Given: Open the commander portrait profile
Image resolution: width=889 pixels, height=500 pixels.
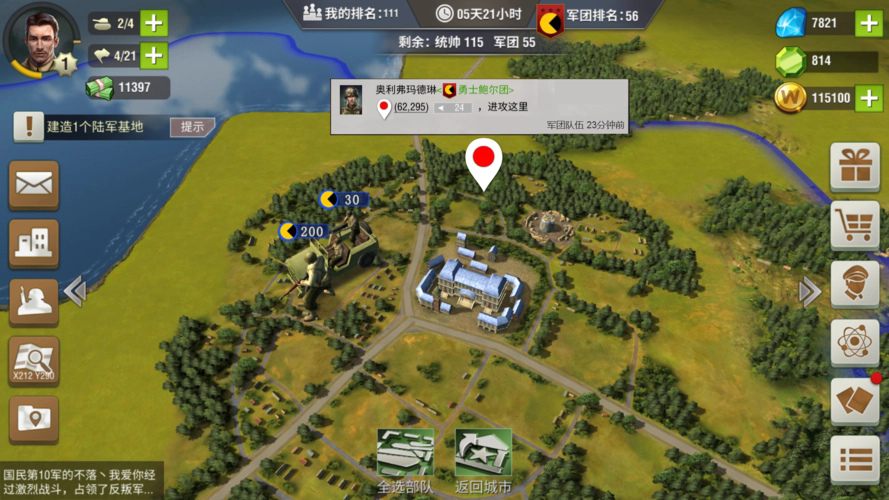Looking at the screenshot, I should click(40, 40).
